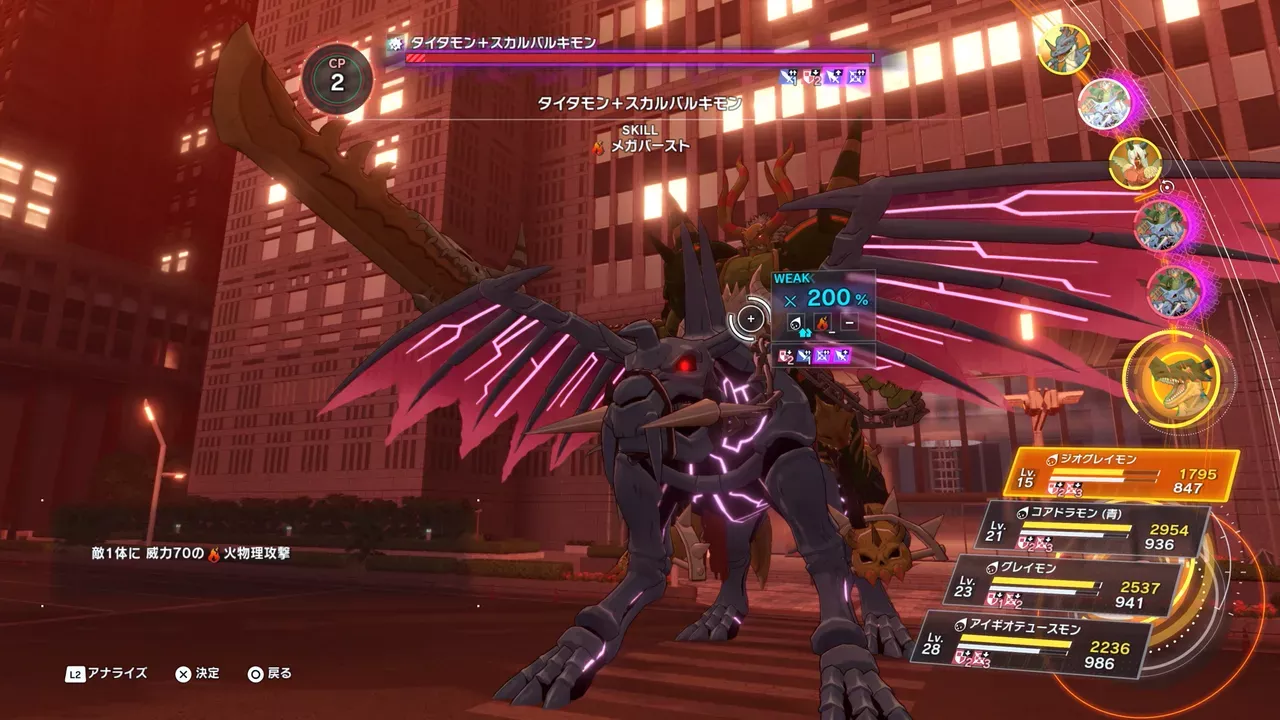Click the アナライズ analyze option
Screen dimensions: 1280x720
coord(108,674)
